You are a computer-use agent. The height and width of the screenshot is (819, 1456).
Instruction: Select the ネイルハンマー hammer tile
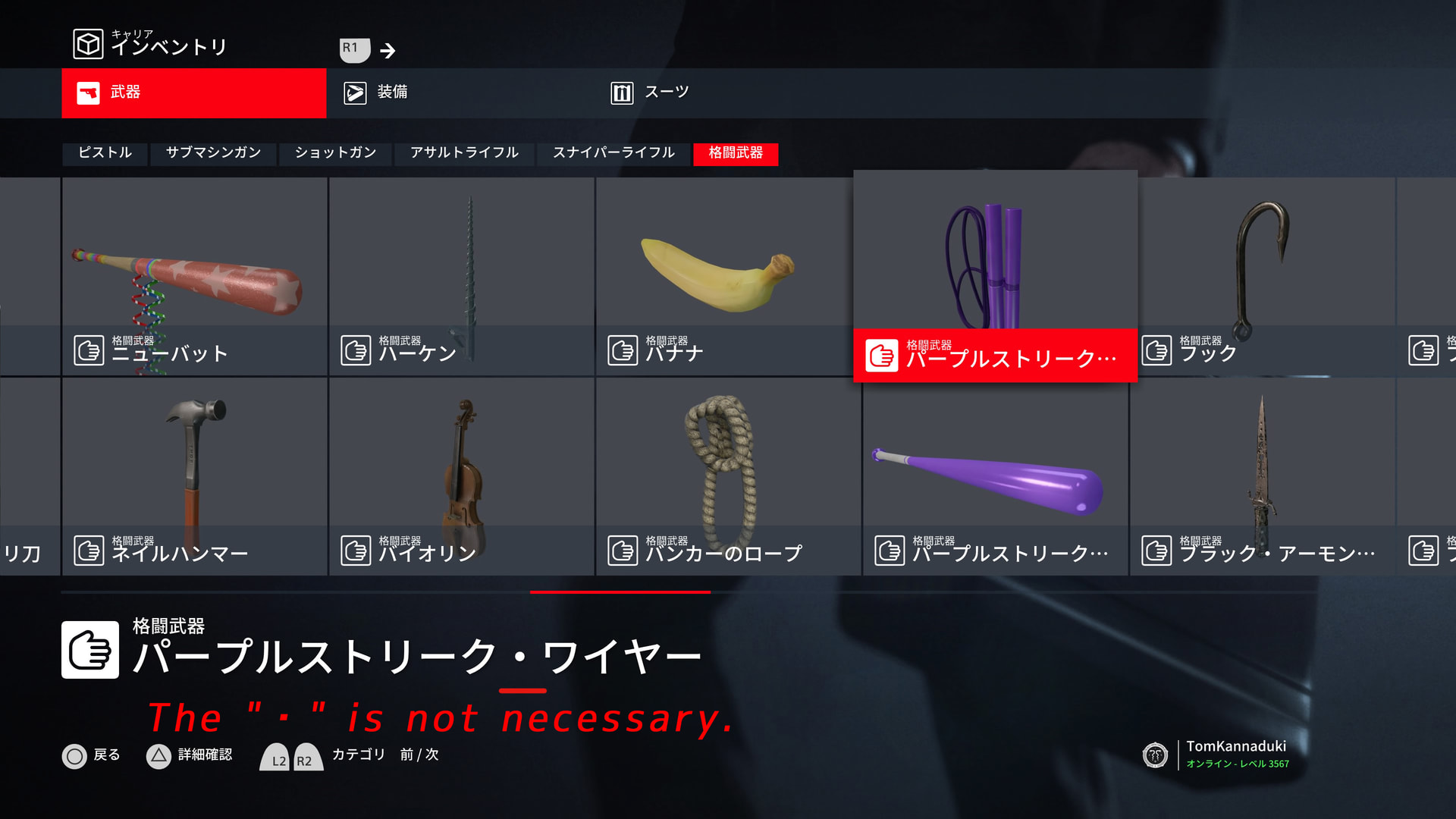pyautogui.click(x=195, y=476)
